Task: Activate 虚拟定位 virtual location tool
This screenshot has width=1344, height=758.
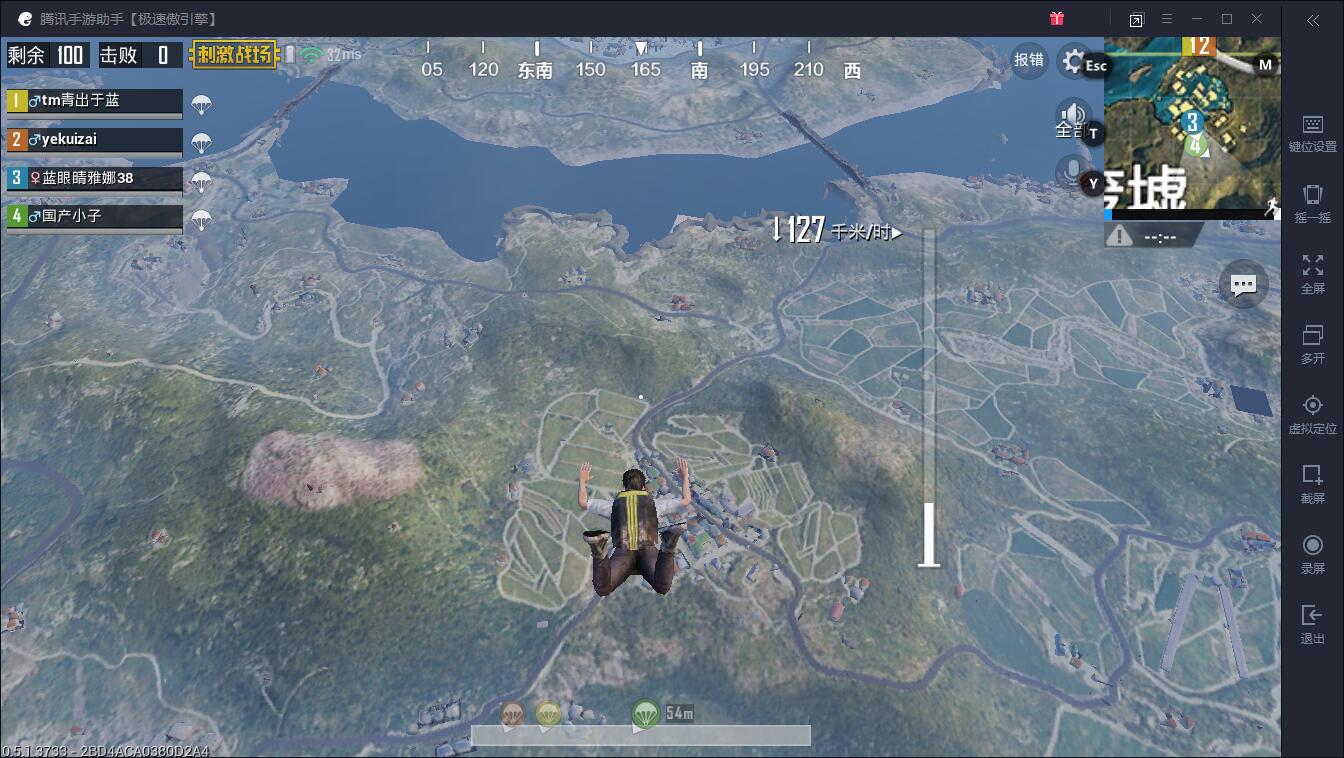Action: tap(1312, 408)
